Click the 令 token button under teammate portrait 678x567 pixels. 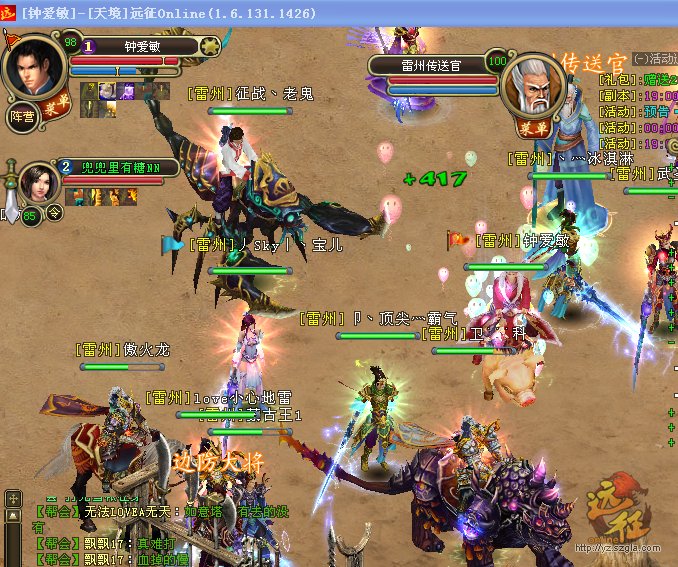pyautogui.click(x=54, y=212)
